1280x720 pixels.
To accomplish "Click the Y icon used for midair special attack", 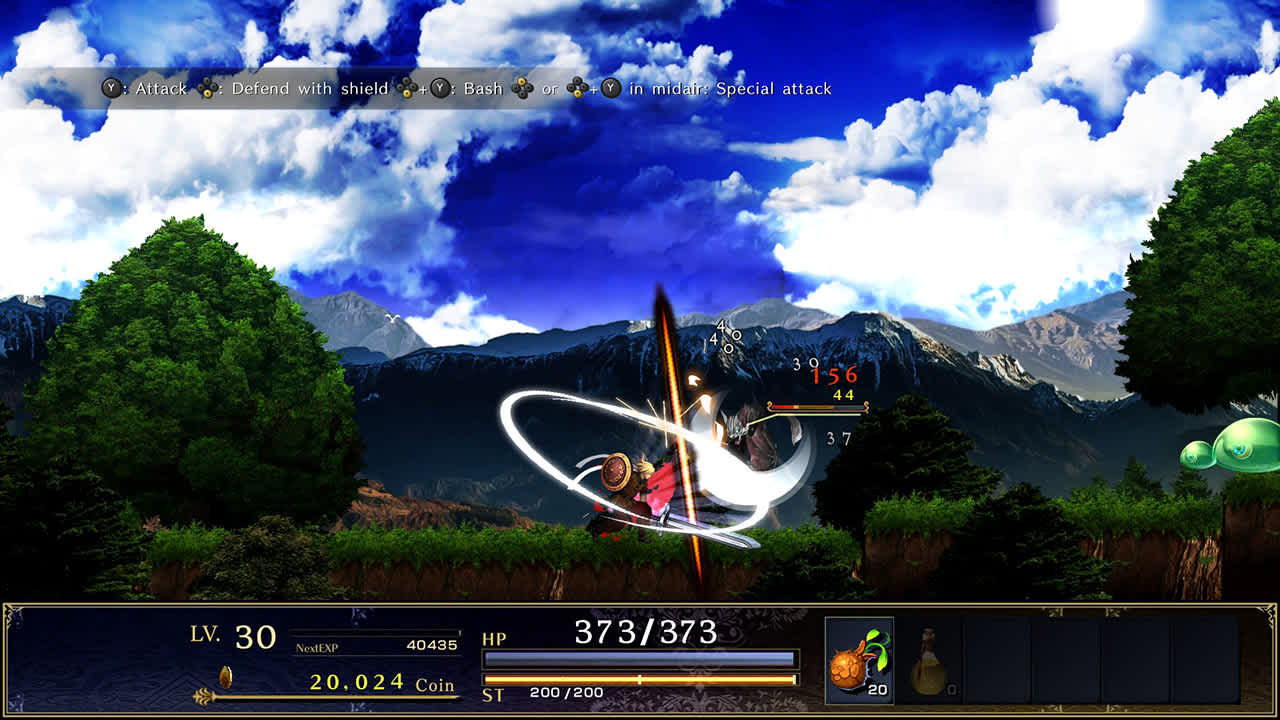I will 609,89.
